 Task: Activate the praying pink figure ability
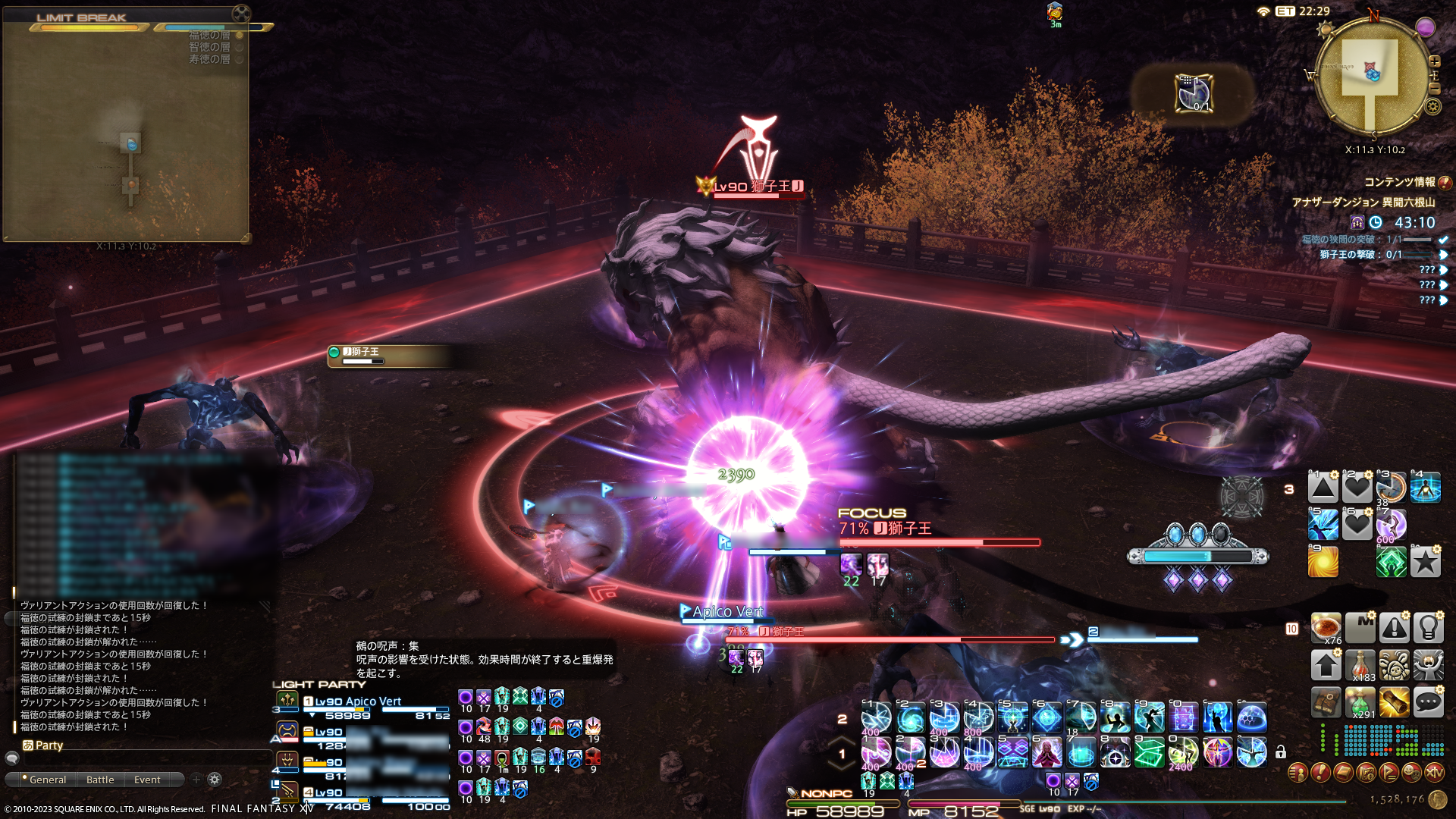coord(1046,753)
